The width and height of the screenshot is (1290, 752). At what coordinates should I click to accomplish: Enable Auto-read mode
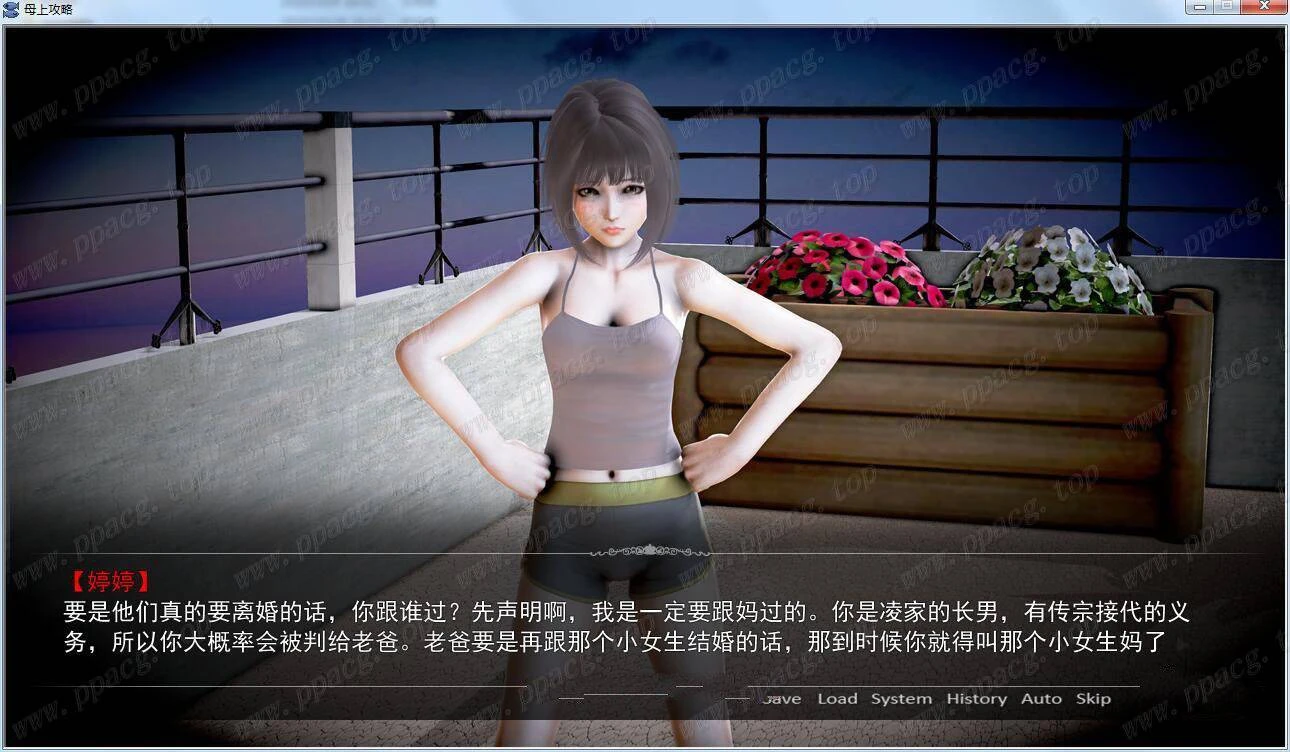tap(1042, 698)
